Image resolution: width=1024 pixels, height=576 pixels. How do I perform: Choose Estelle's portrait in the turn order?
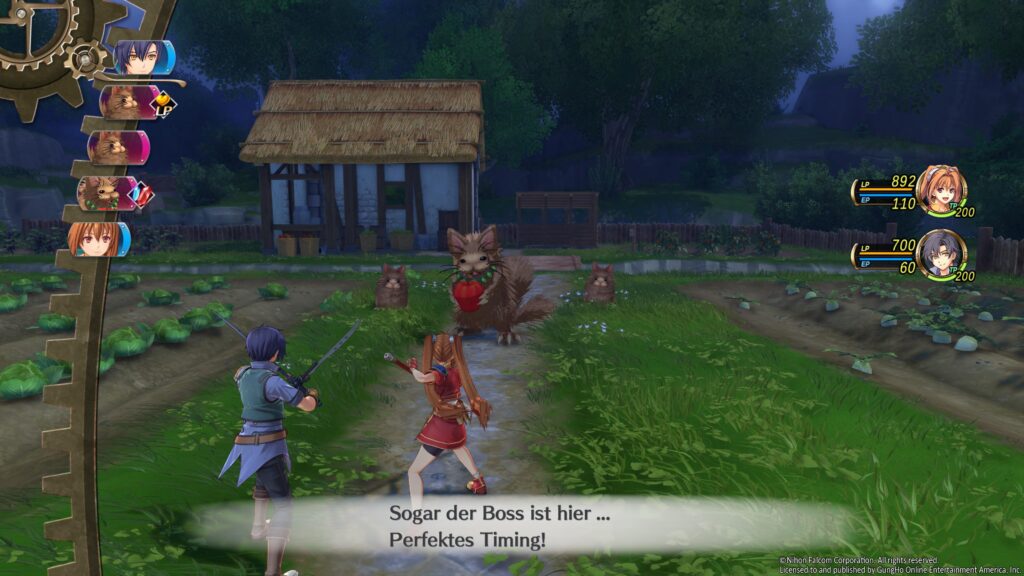96,239
